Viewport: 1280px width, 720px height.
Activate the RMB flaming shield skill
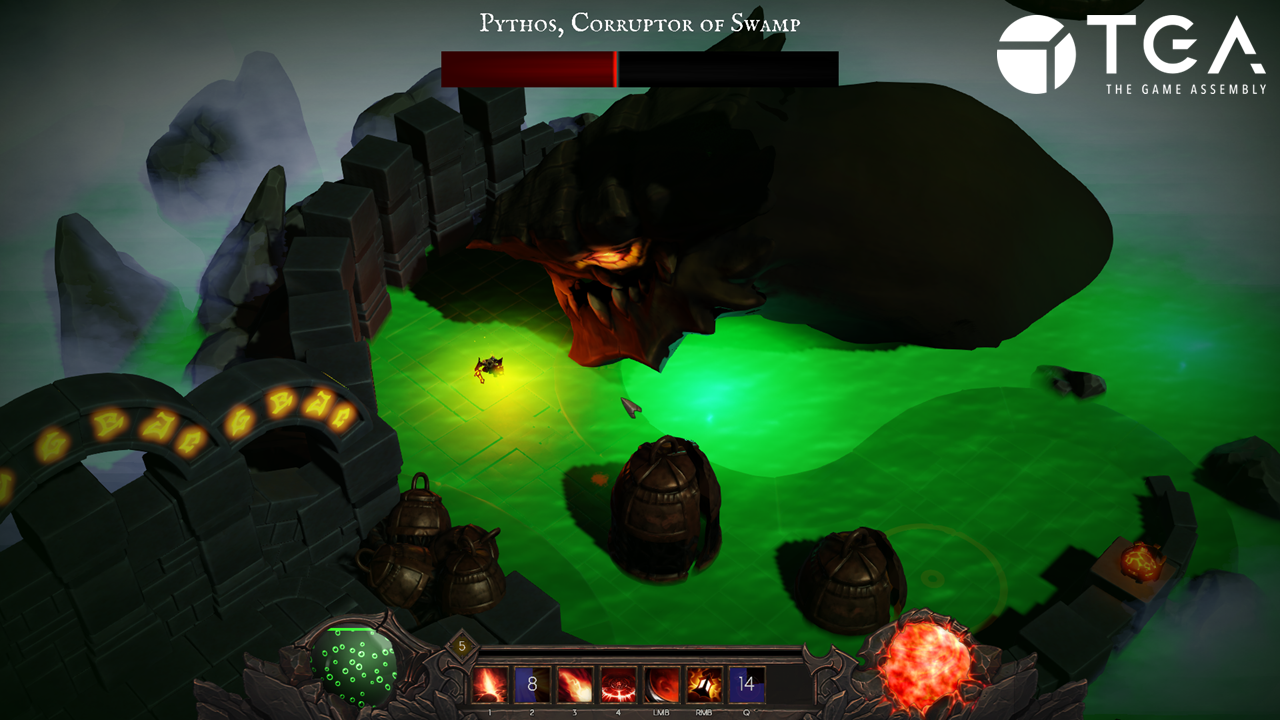[x=704, y=685]
